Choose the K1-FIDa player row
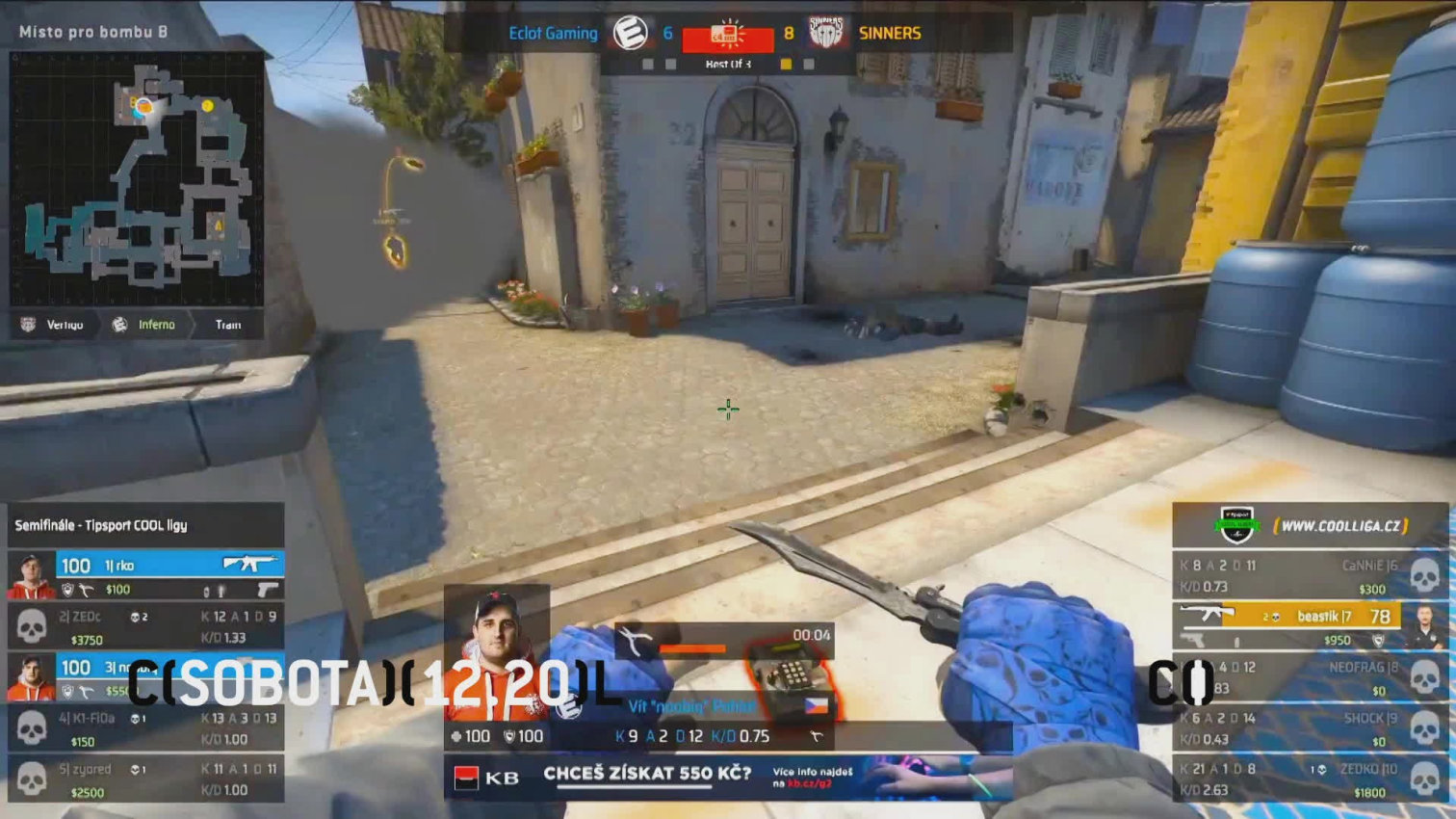 146,728
